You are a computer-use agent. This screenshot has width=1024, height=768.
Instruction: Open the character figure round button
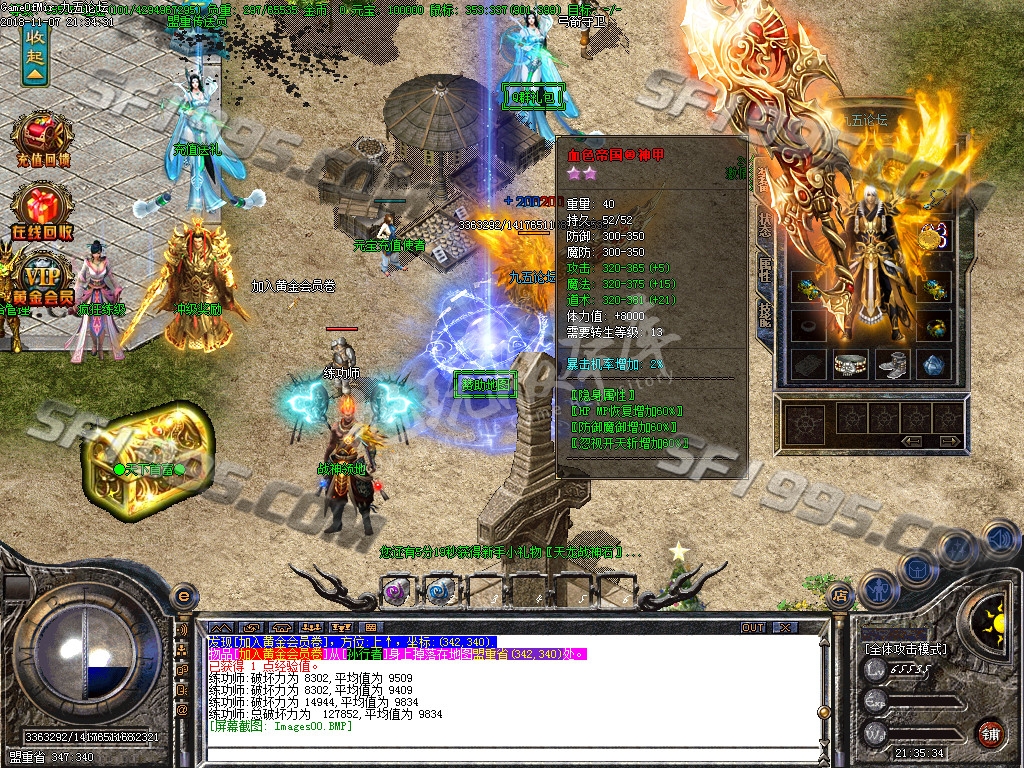pyautogui.click(x=879, y=588)
